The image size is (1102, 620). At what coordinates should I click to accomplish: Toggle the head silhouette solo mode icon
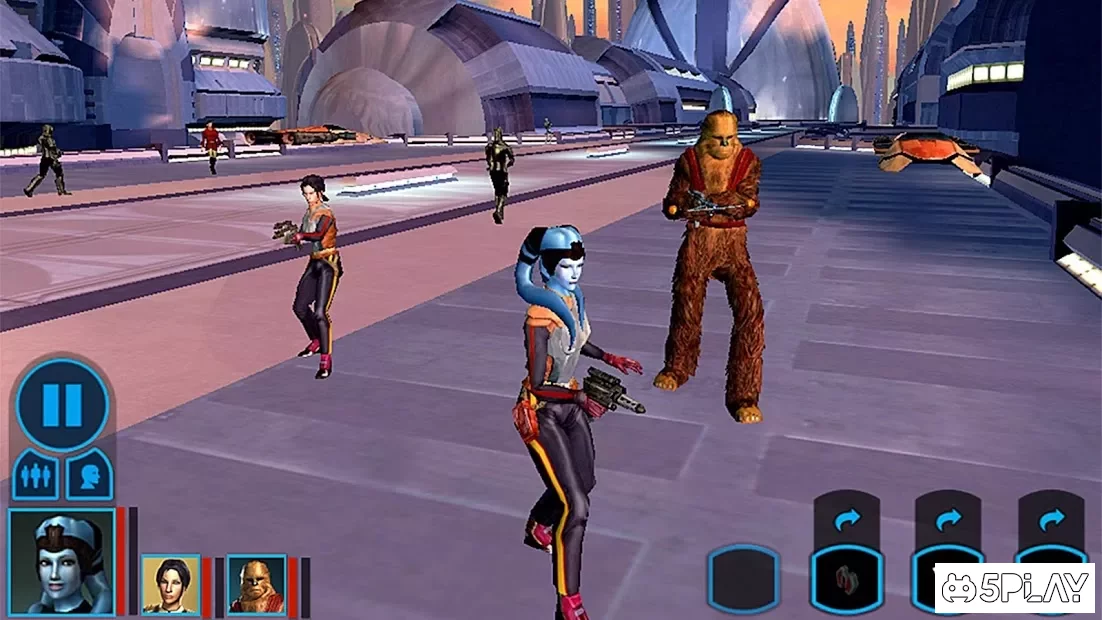(x=88, y=475)
